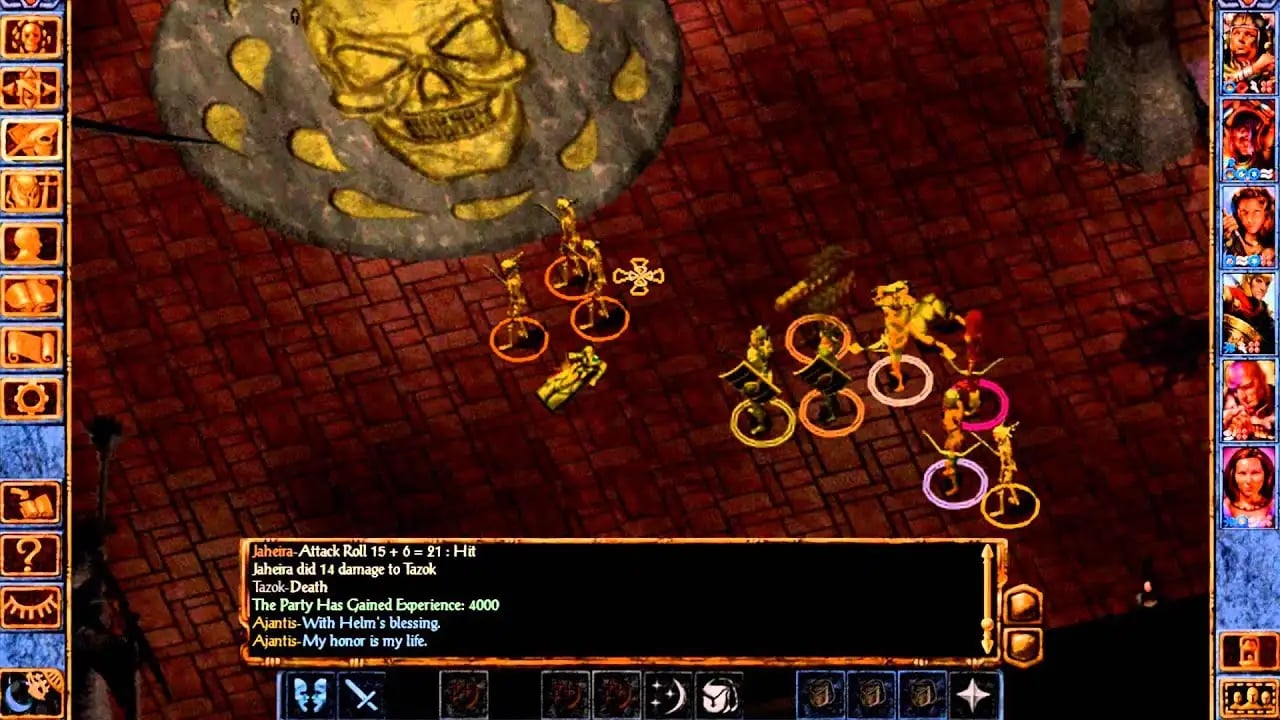
Task: Click the skull icon in the left sidebar
Action: [x=32, y=37]
